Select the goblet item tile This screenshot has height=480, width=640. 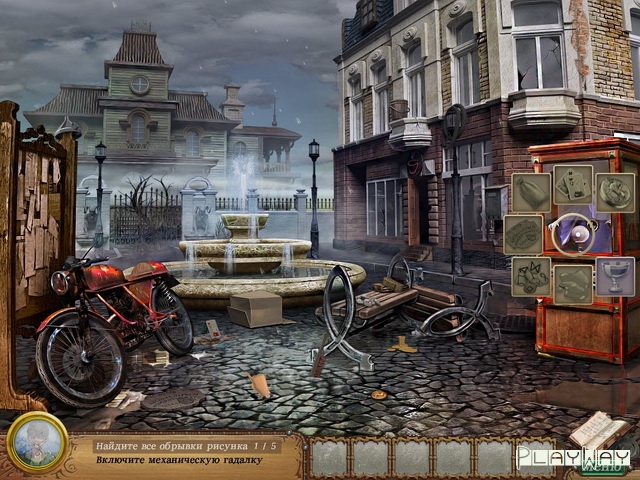pyautogui.click(x=615, y=277)
